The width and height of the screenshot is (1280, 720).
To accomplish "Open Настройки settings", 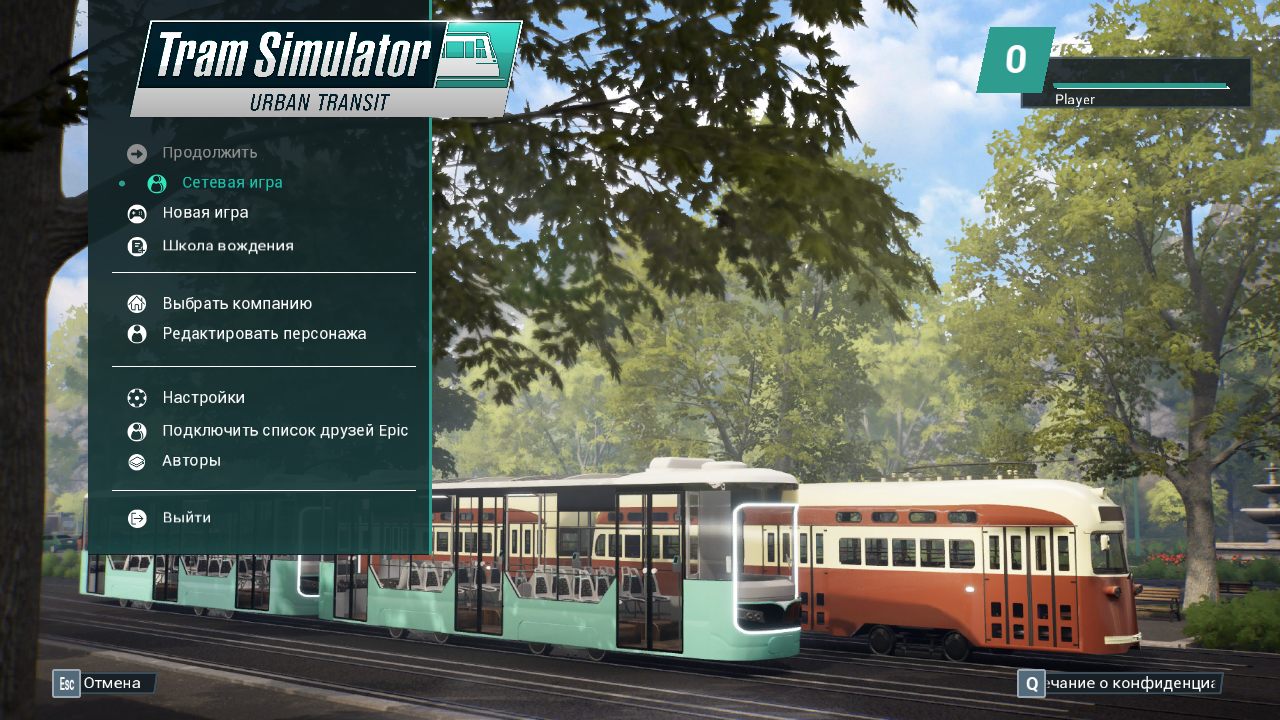I will [203, 397].
